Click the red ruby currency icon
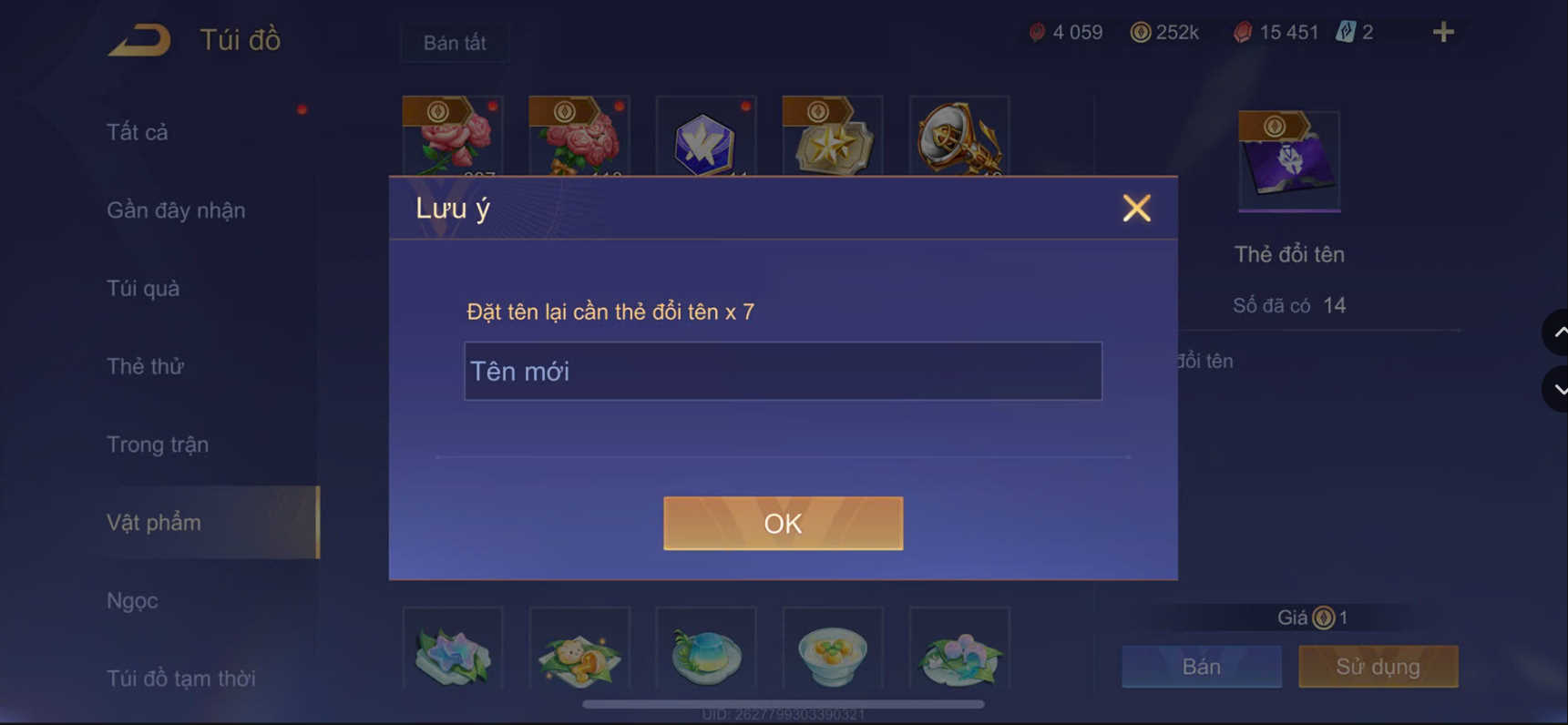The image size is (1568, 725). (1038, 32)
